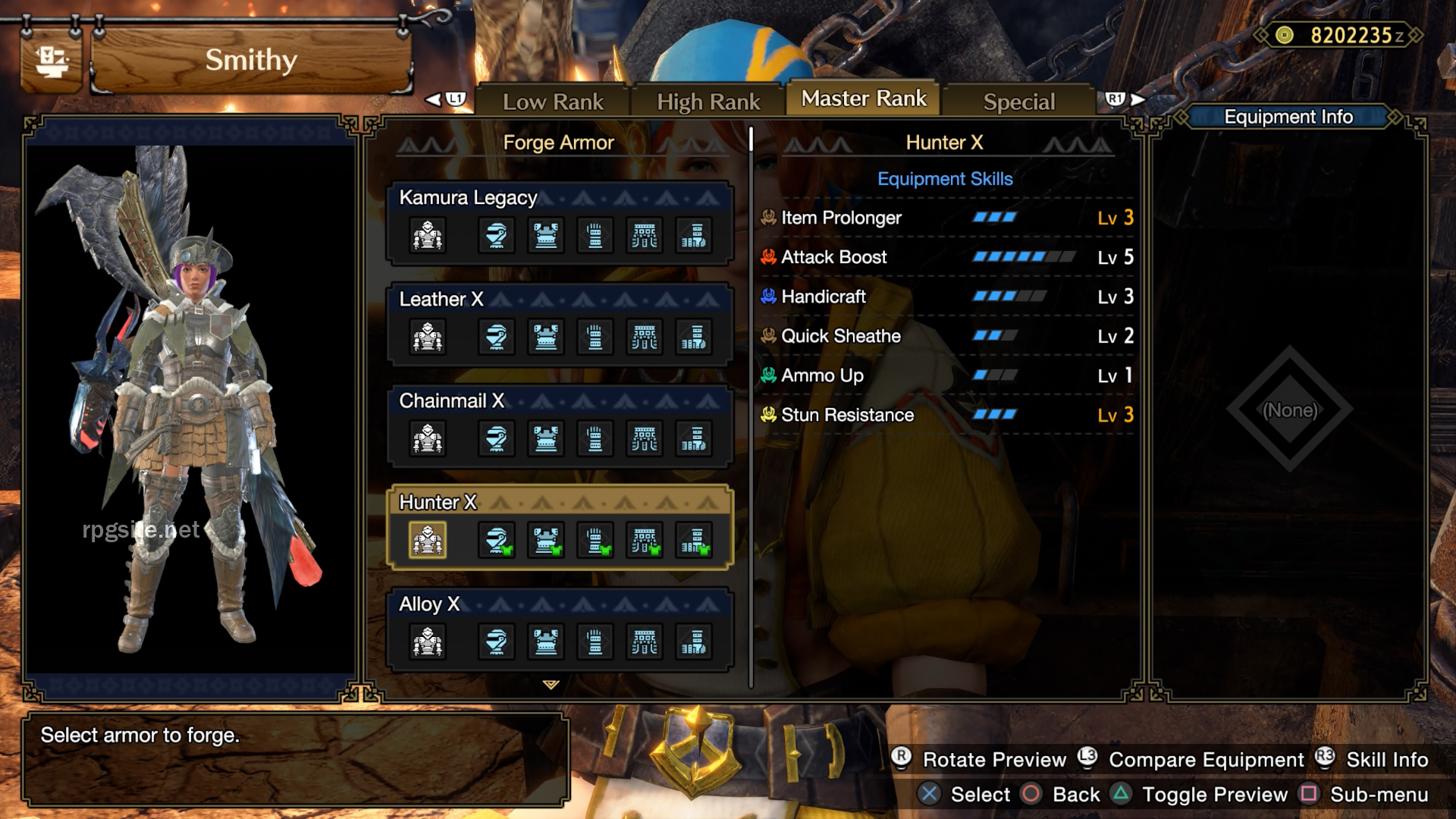The width and height of the screenshot is (1456, 819).
Task: Click the Stun Resistance skill icon
Action: 767,415
